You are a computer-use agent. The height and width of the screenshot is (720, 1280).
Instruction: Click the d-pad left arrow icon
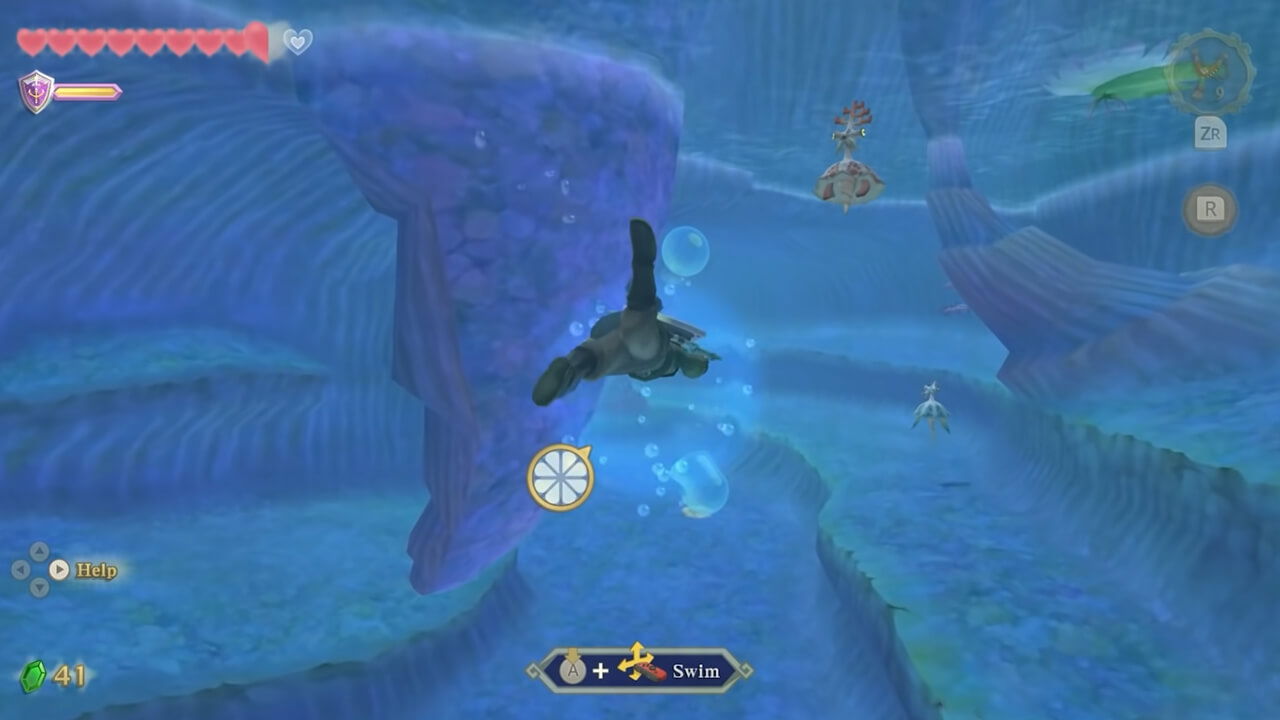(20, 568)
